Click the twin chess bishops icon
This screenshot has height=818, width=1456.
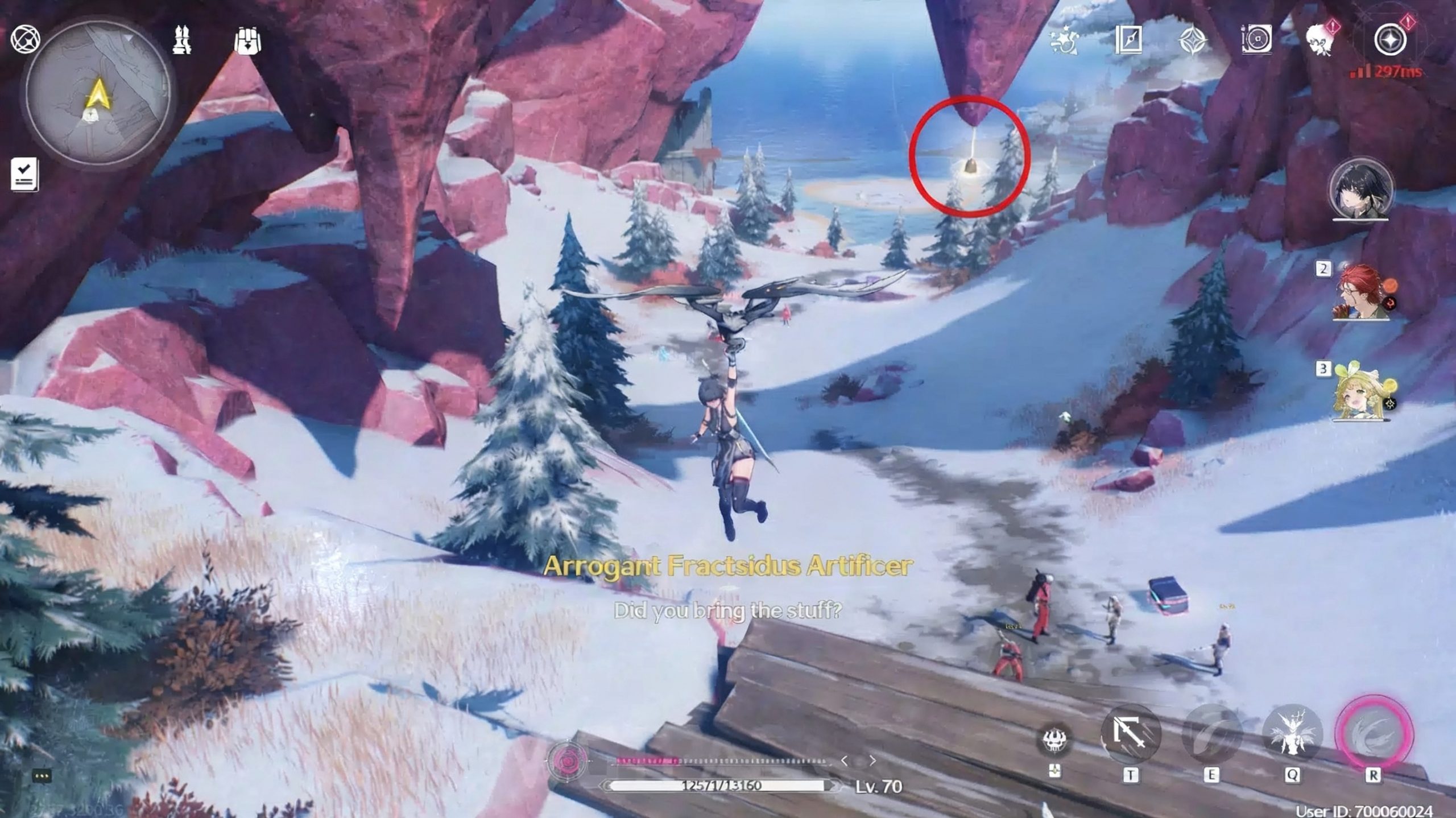point(182,40)
